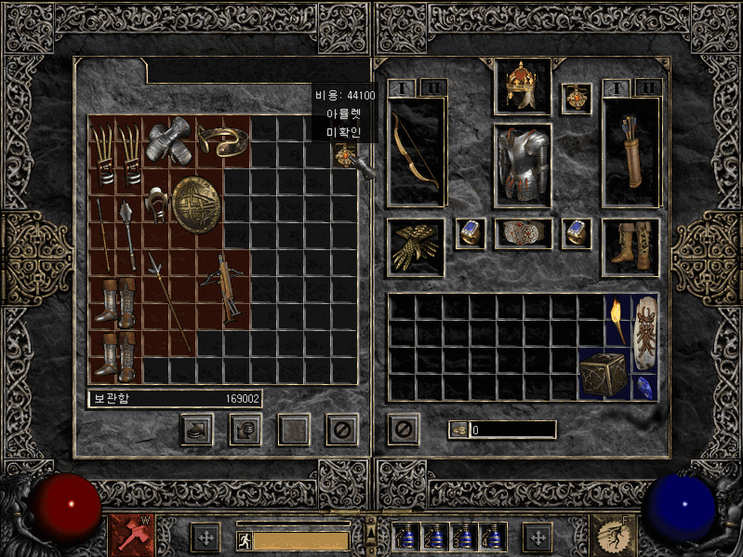Screen dimensions: 743x557
Task: Click the inventory gold coins button
Action: click(x=458, y=430)
